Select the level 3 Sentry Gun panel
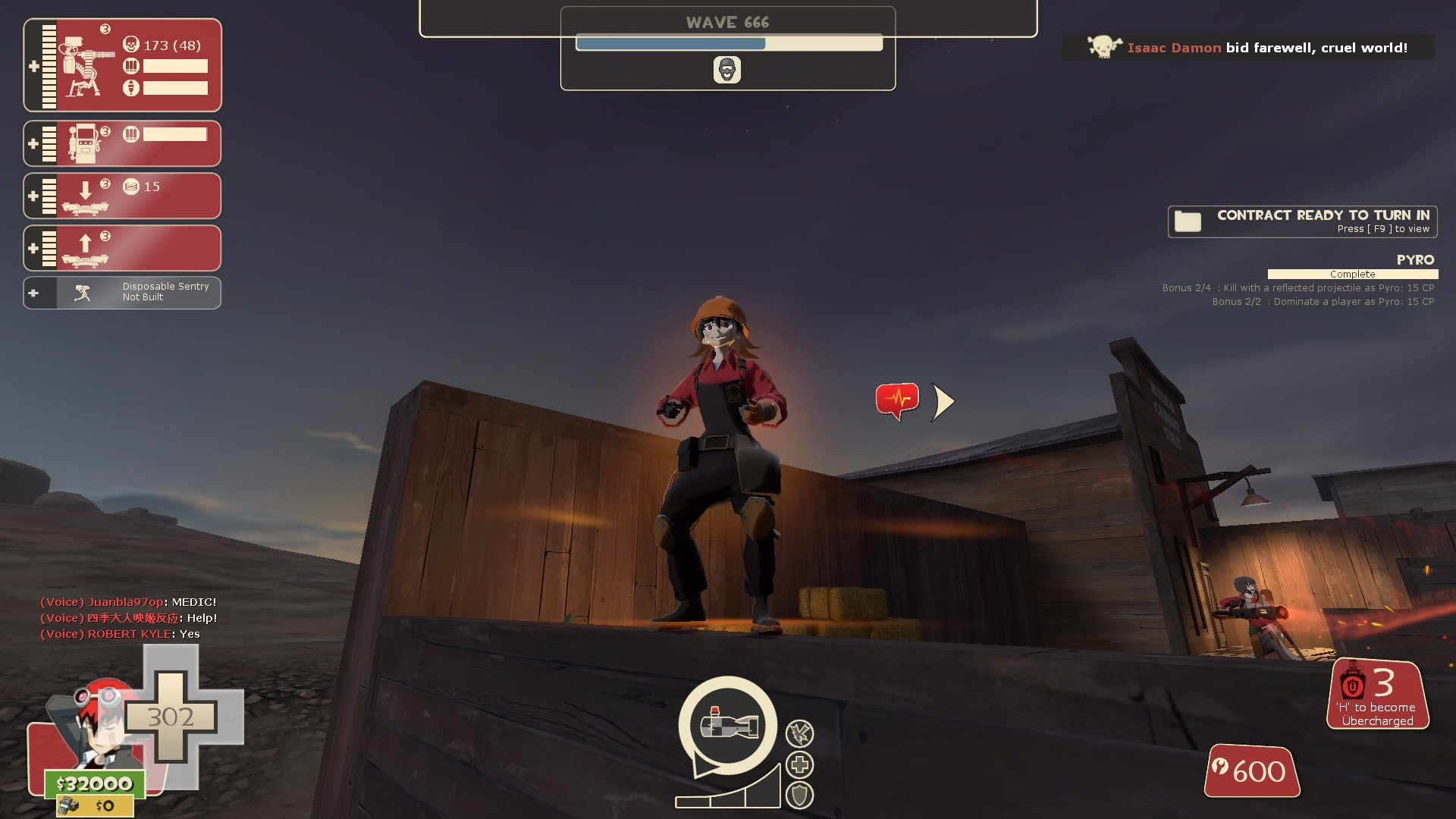The image size is (1456, 819). tap(121, 65)
